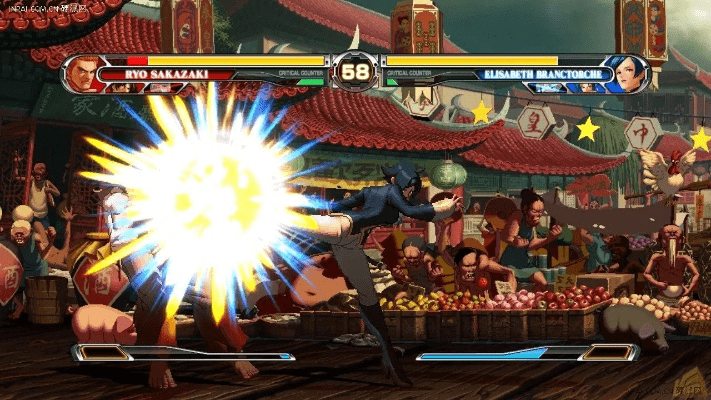This screenshot has width=711, height=400.
Task: Select Elisabeth Branctorche's character portrait
Action: pyautogui.click(x=629, y=73)
